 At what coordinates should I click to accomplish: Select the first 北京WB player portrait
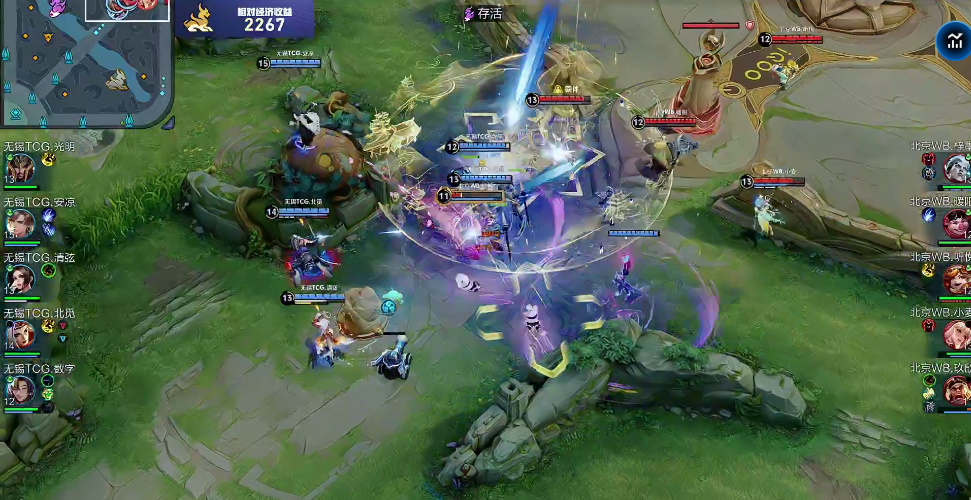pos(957,169)
